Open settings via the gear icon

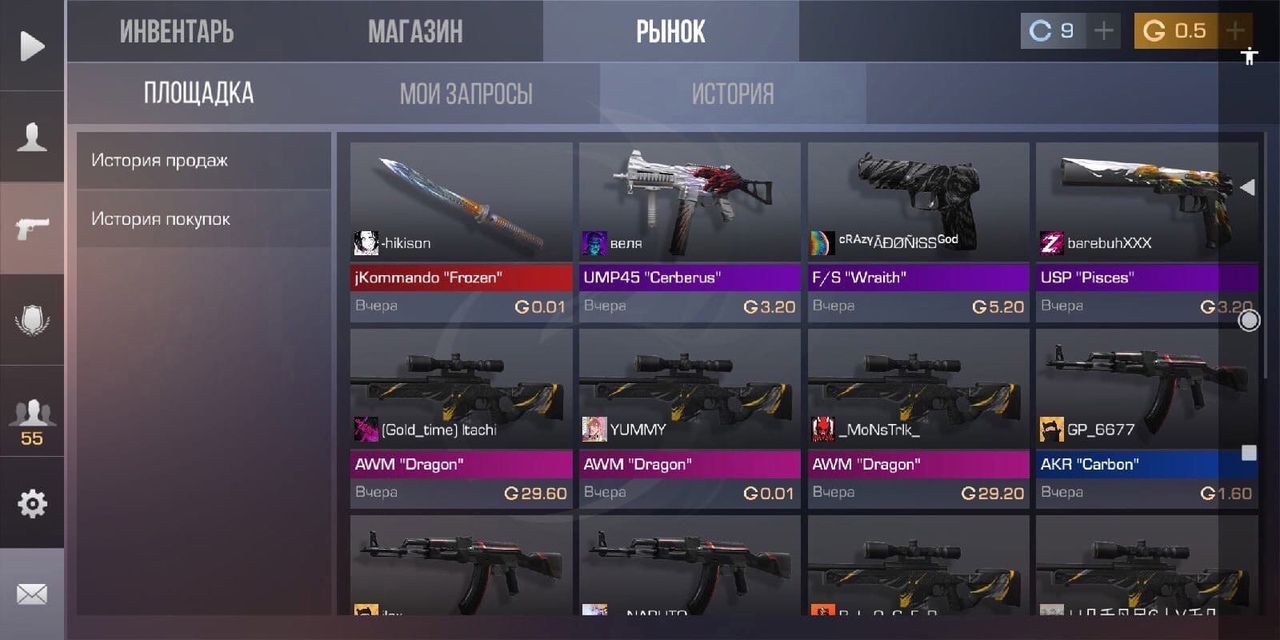click(x=32, y=504)
